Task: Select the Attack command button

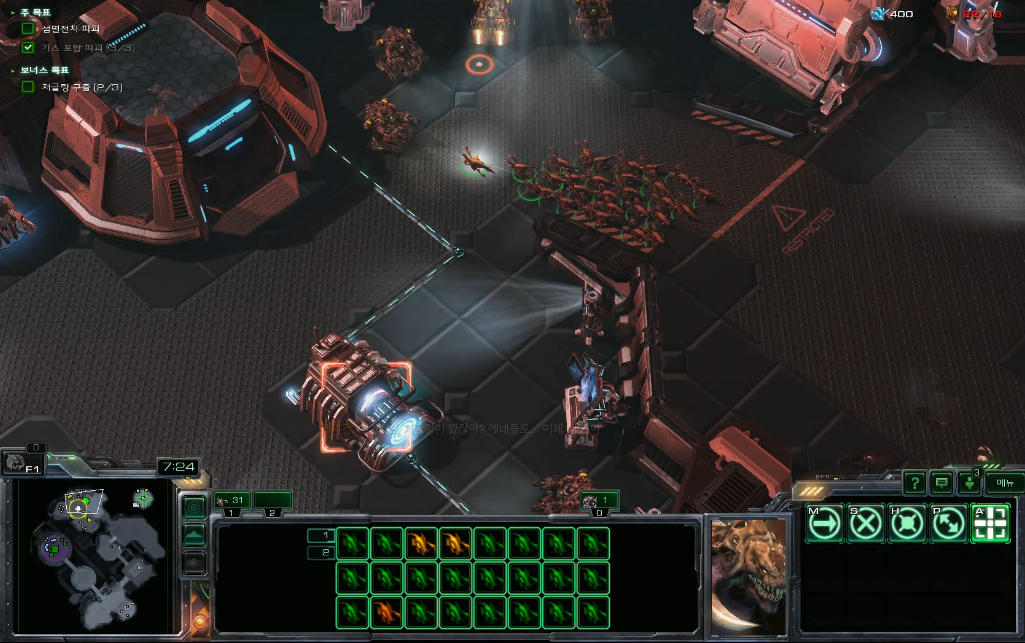Action: pos(990,523)
